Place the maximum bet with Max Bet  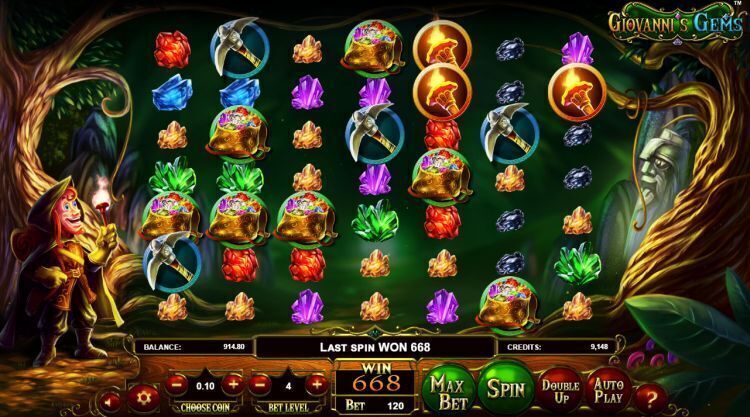point(447,385)
